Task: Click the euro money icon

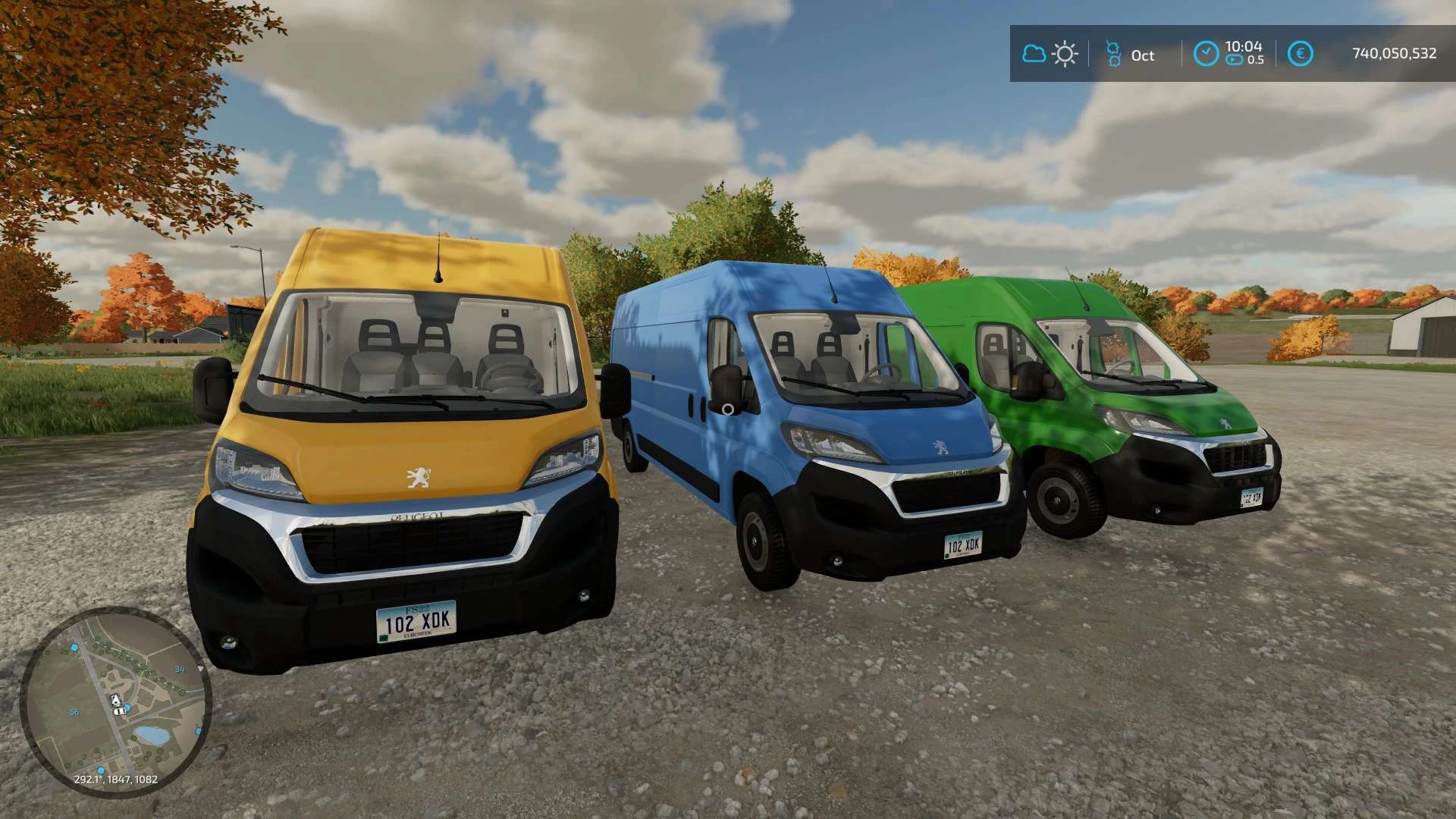Action: [1300, 54]
